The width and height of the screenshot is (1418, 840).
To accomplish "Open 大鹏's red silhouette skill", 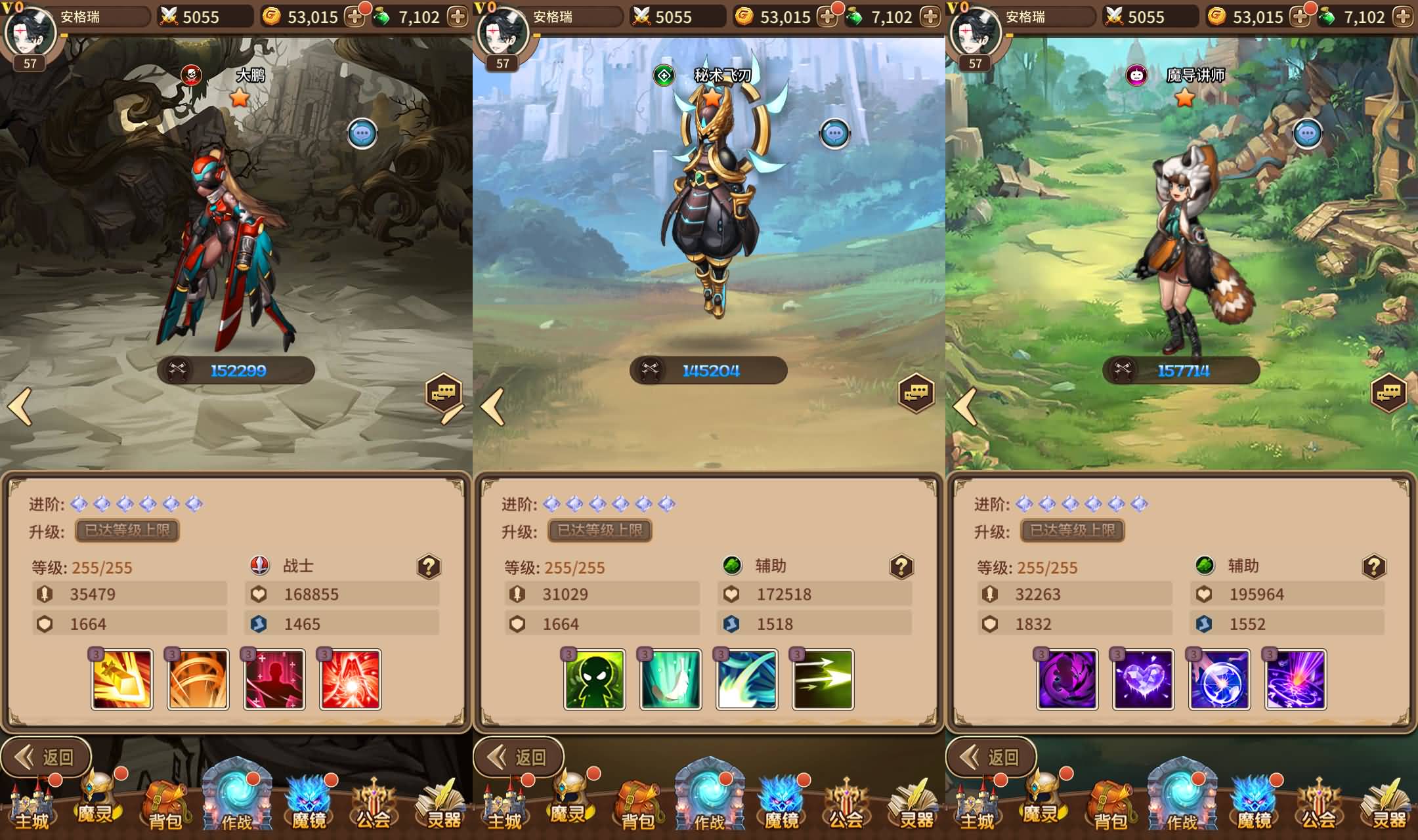I will click(274, 680).
